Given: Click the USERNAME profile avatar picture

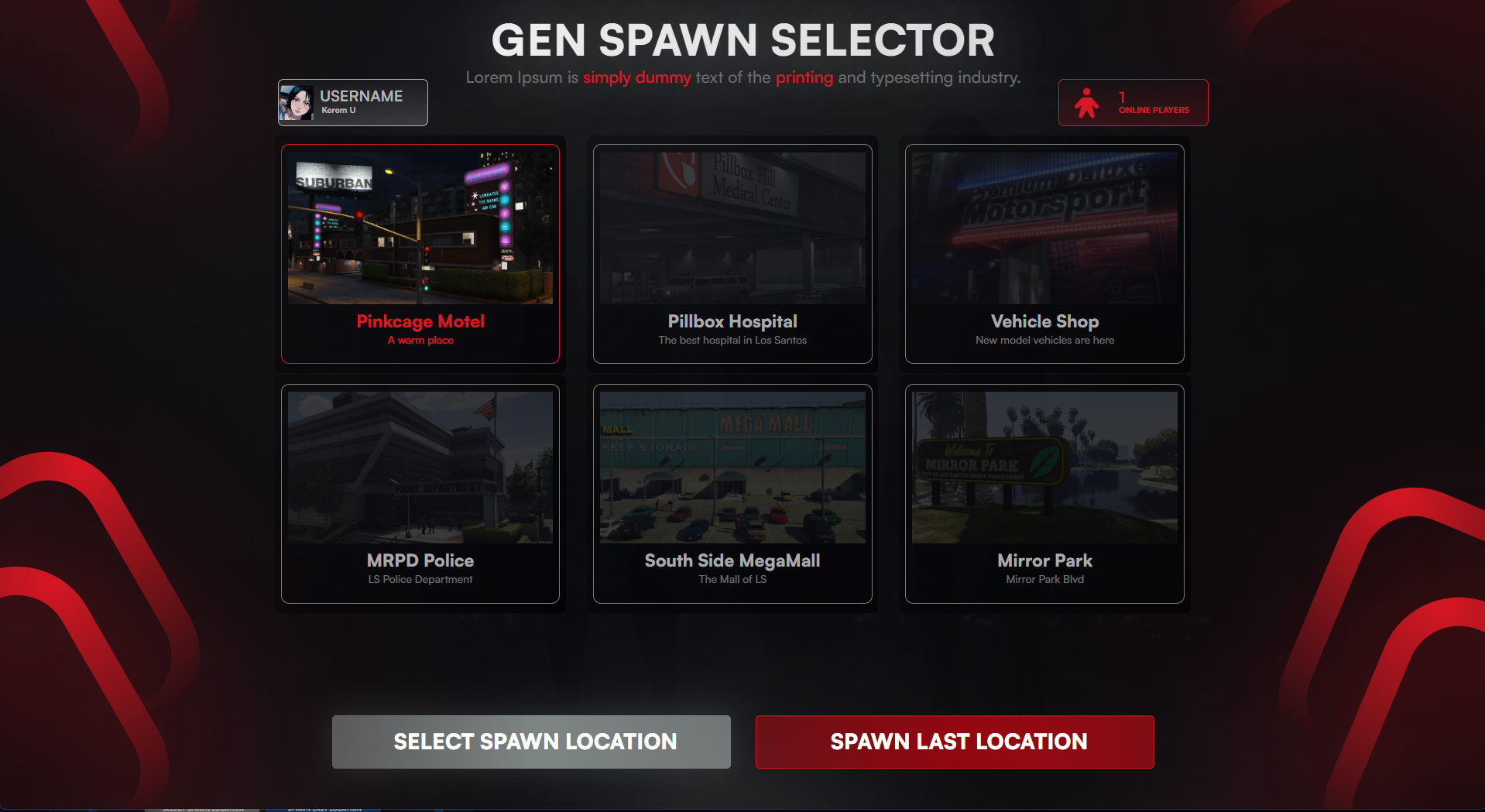Looking at the screenshot, I should click(297, 102).
